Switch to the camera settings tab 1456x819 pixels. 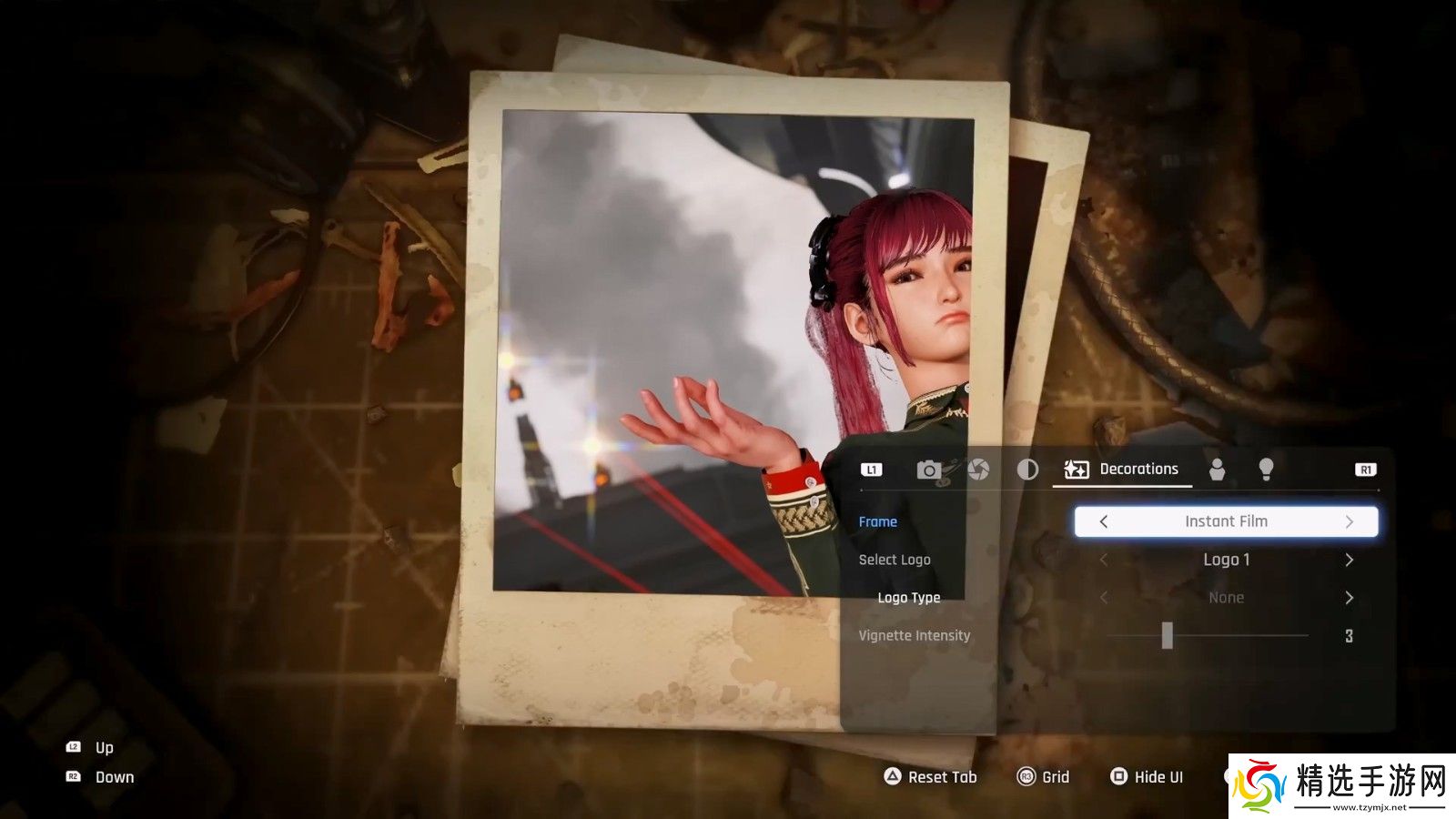pos(928,470)
